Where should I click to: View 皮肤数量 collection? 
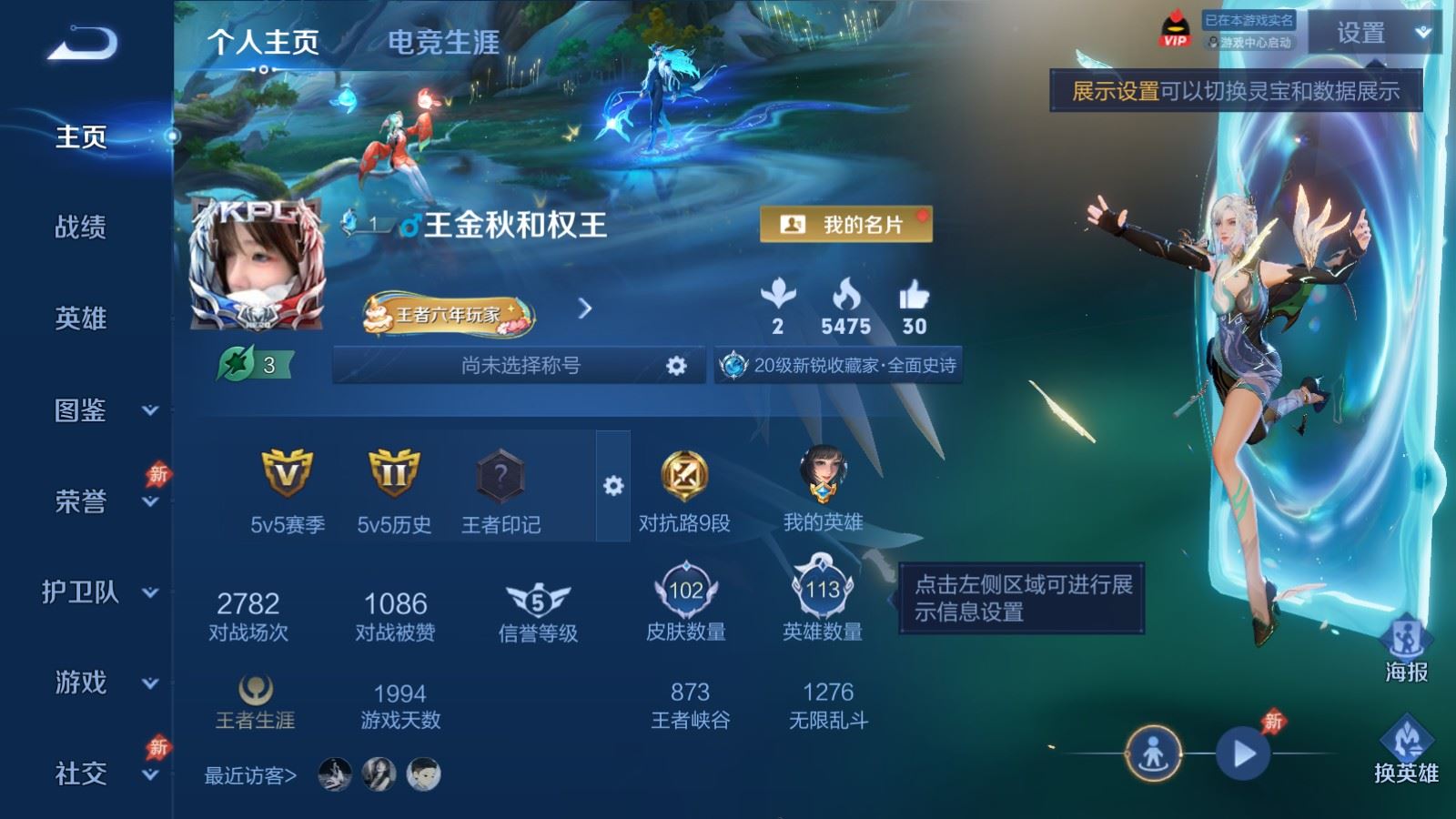pyautogui.click(x=686, y=601)
